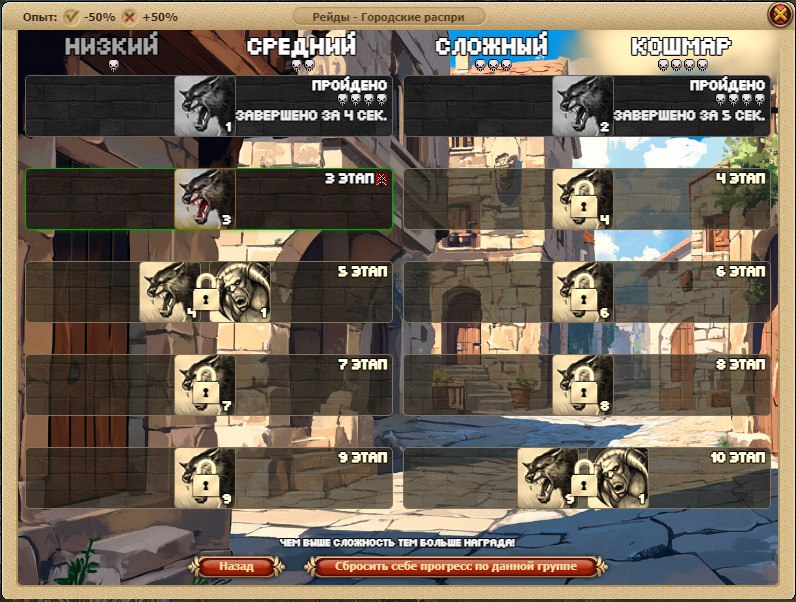
Task: Open completed stage 1 raid row
Action: coord(208,106)
